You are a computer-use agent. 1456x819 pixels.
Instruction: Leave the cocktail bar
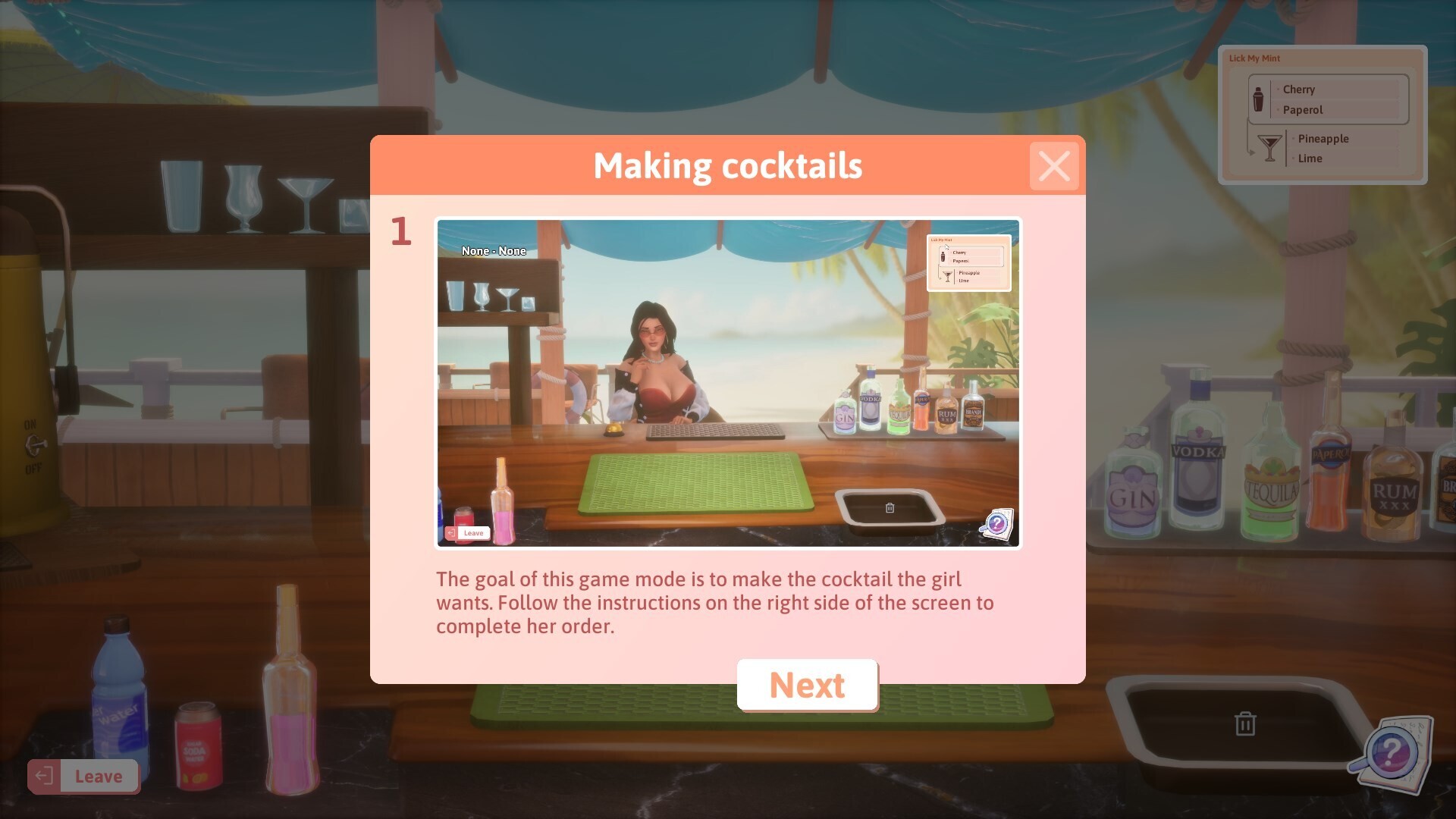click(x=83, y=776)
